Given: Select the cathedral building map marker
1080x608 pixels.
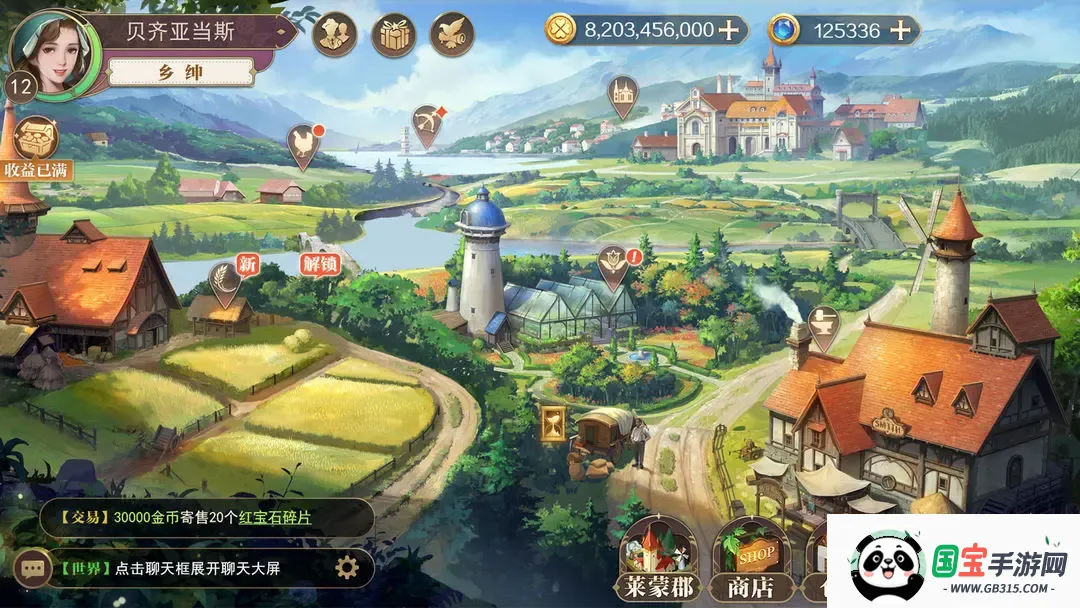Looking at the screenshot, I should click(x=622, y=94).
